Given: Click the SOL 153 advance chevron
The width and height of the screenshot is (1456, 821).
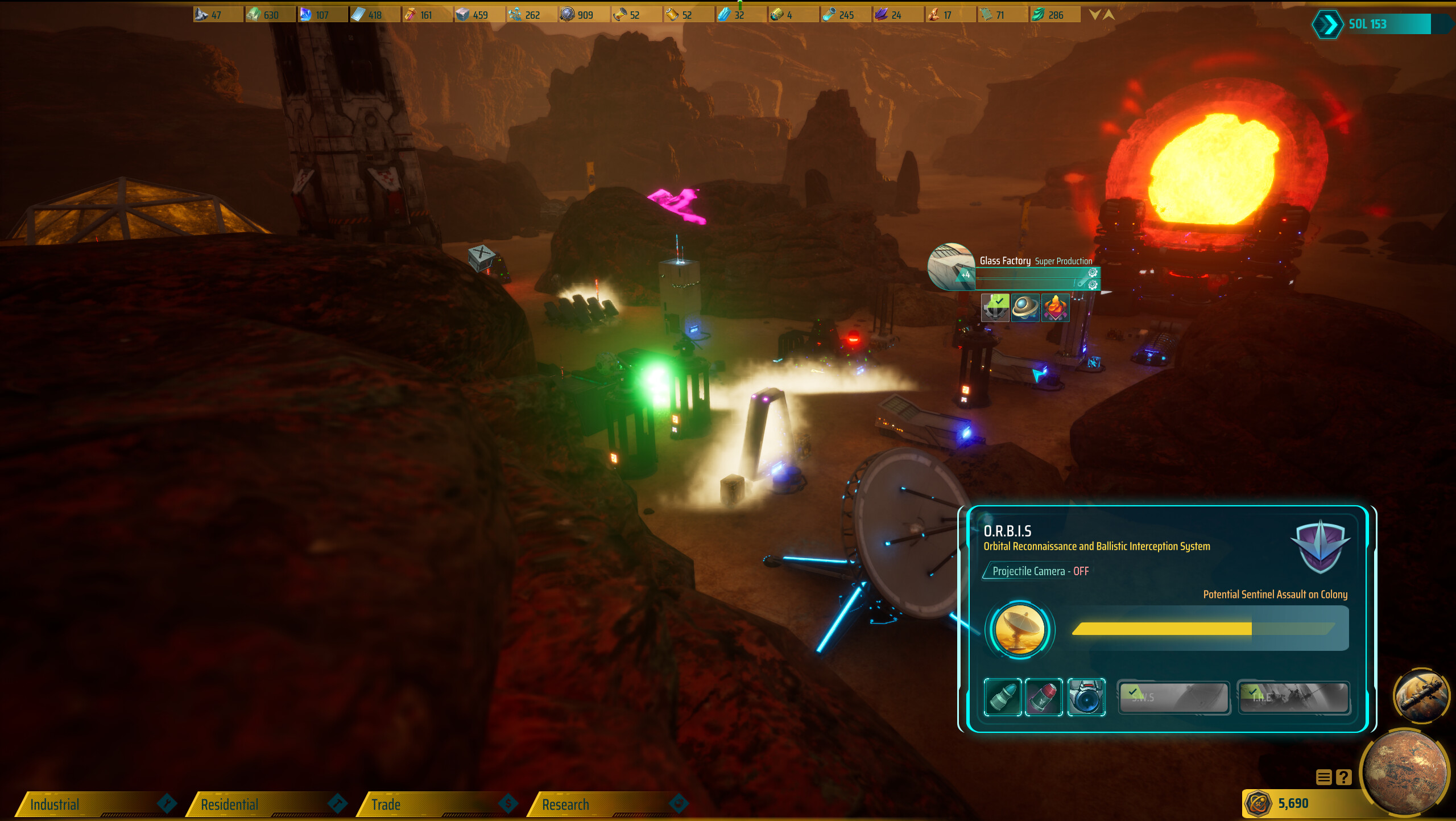Looking at the screenshot, I should 1330,24.
